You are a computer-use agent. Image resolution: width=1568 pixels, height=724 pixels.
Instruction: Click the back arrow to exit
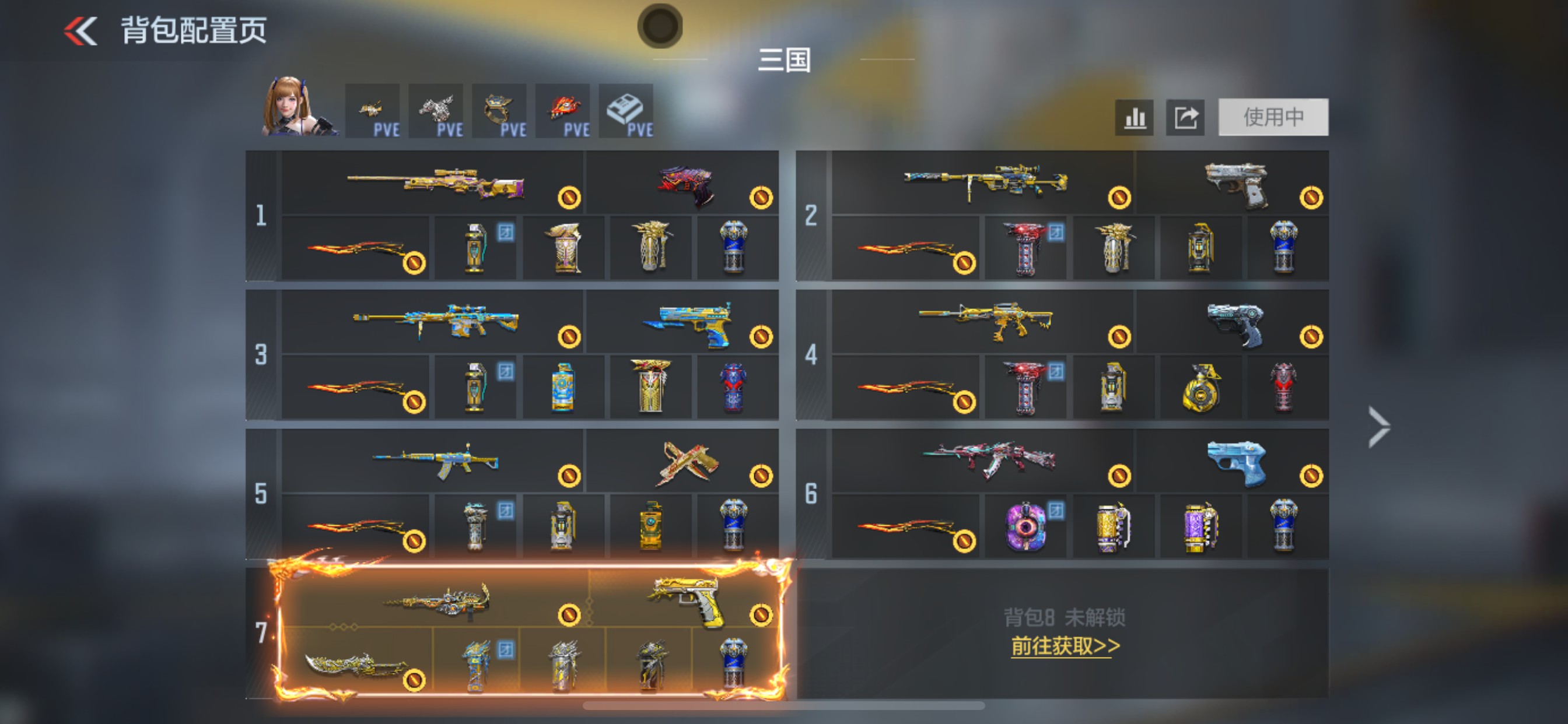tap(80, 31)
